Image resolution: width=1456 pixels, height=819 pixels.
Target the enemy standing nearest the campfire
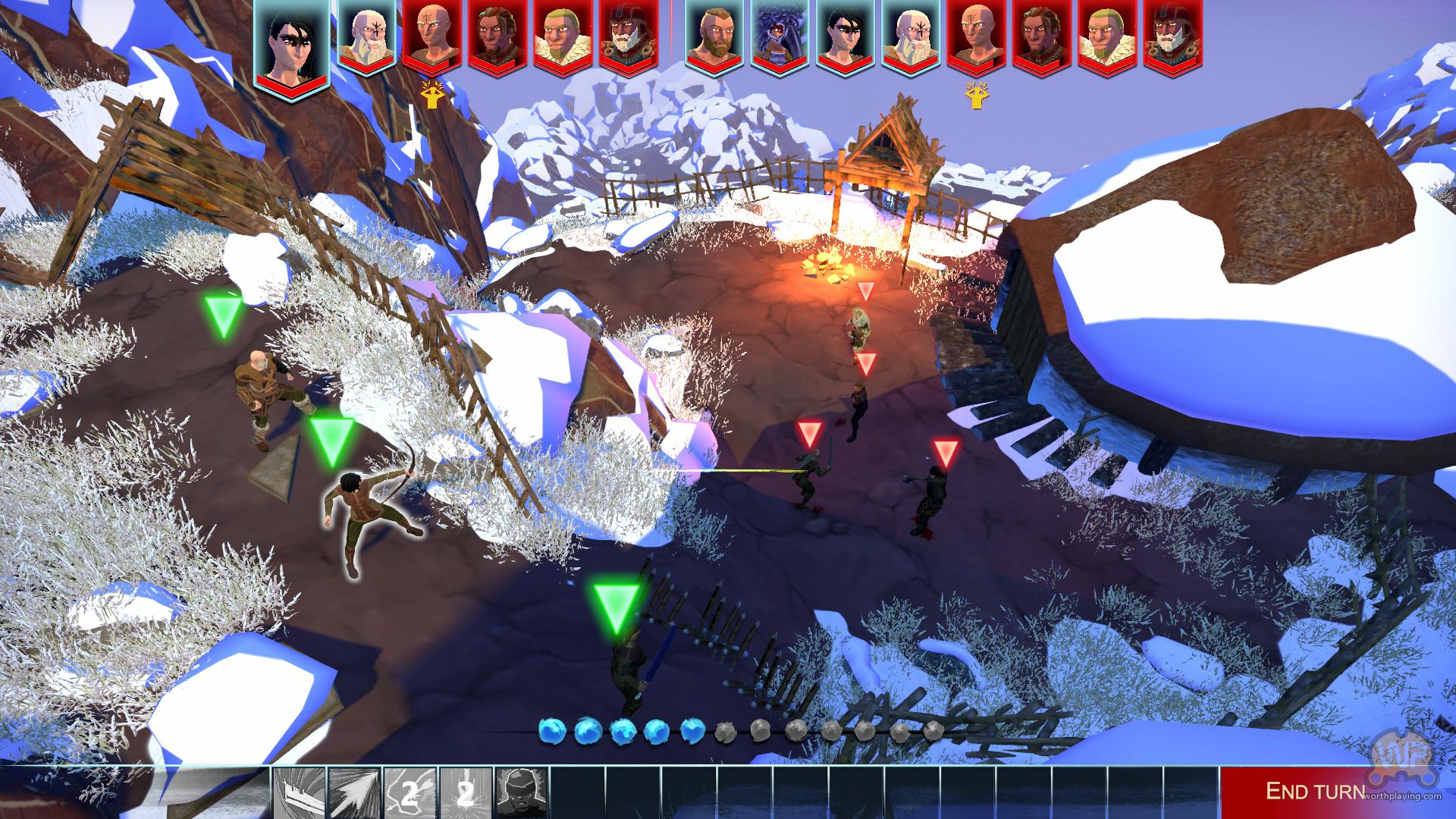point(859,326)
